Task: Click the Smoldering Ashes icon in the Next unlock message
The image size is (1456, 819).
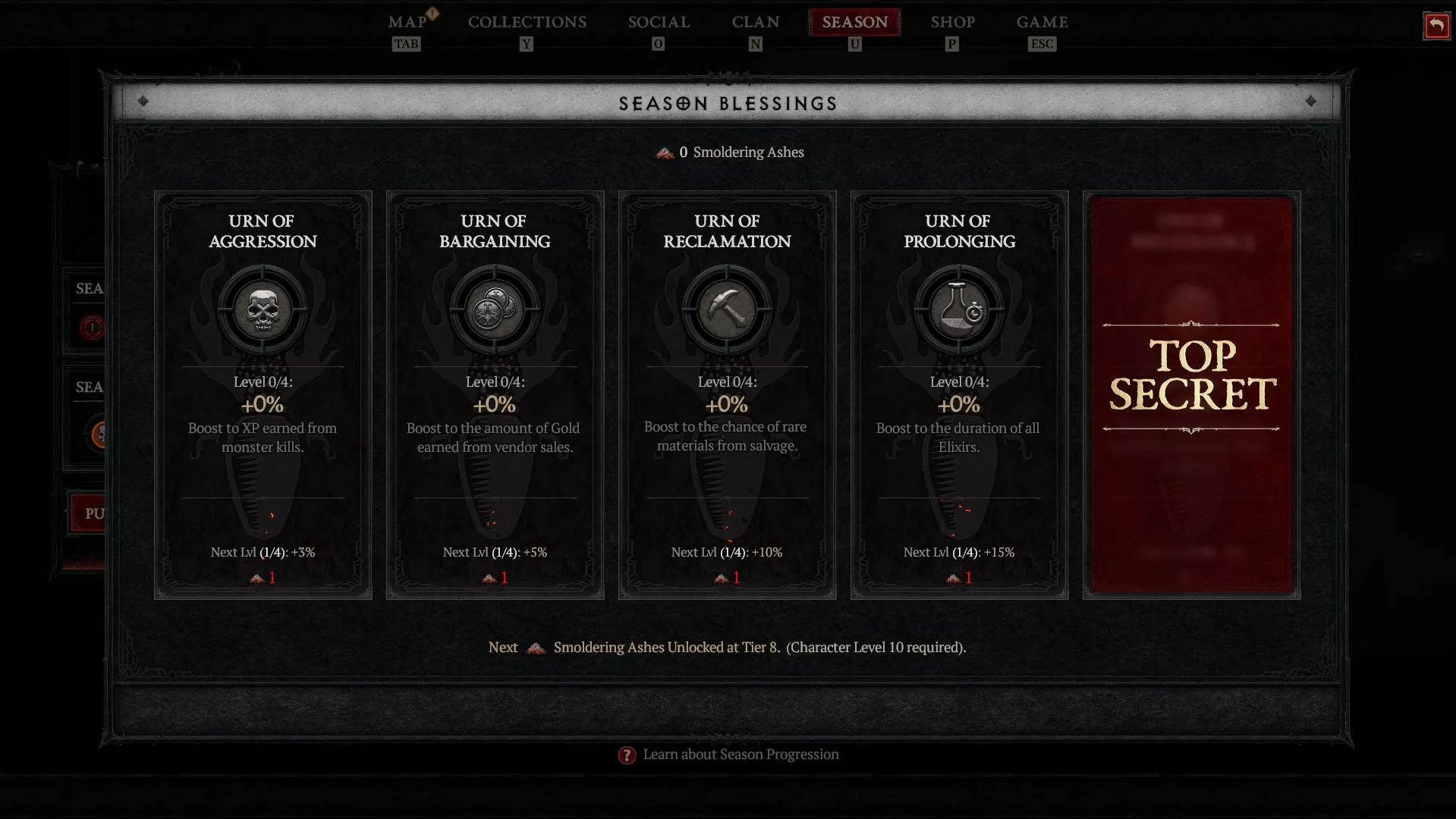Action: [x=536, y=648]
